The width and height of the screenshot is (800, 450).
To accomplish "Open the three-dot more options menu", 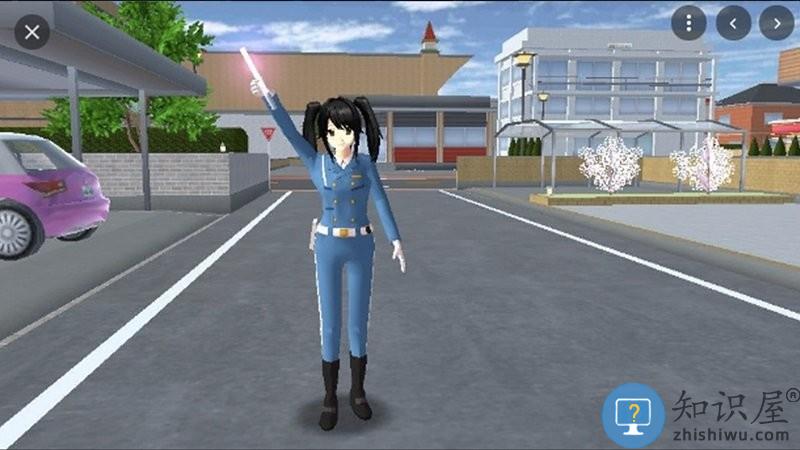I will [688, 22].
